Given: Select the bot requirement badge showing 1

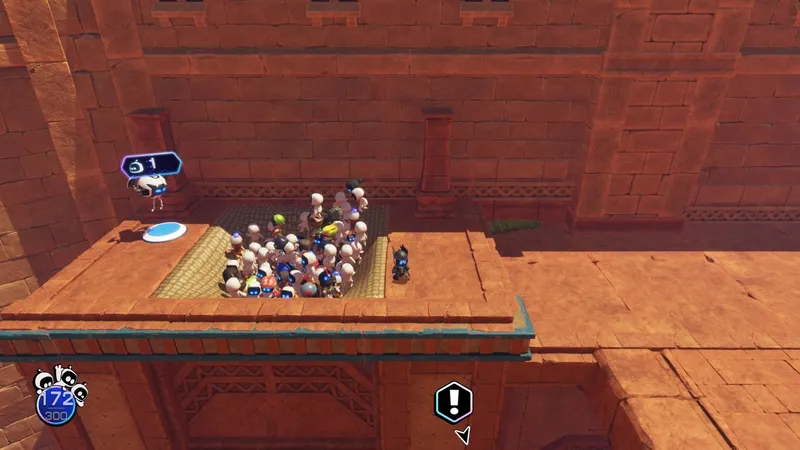Looking at the screenshot, I should [x=150, y=163].
